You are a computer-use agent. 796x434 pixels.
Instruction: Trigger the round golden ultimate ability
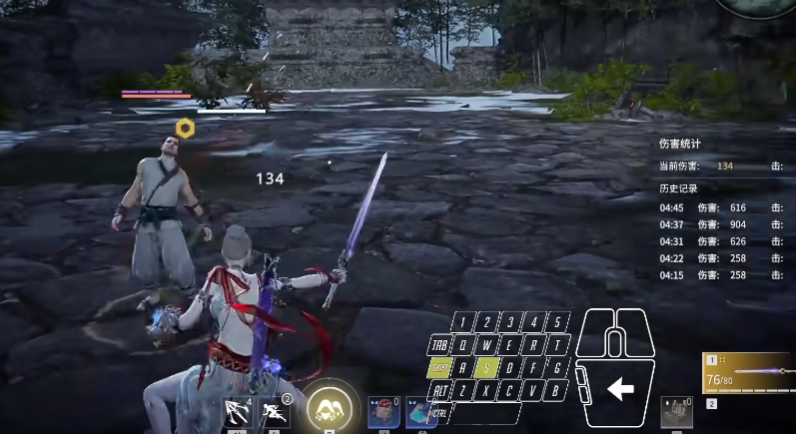pyautogui.click(x=327, y=407)
